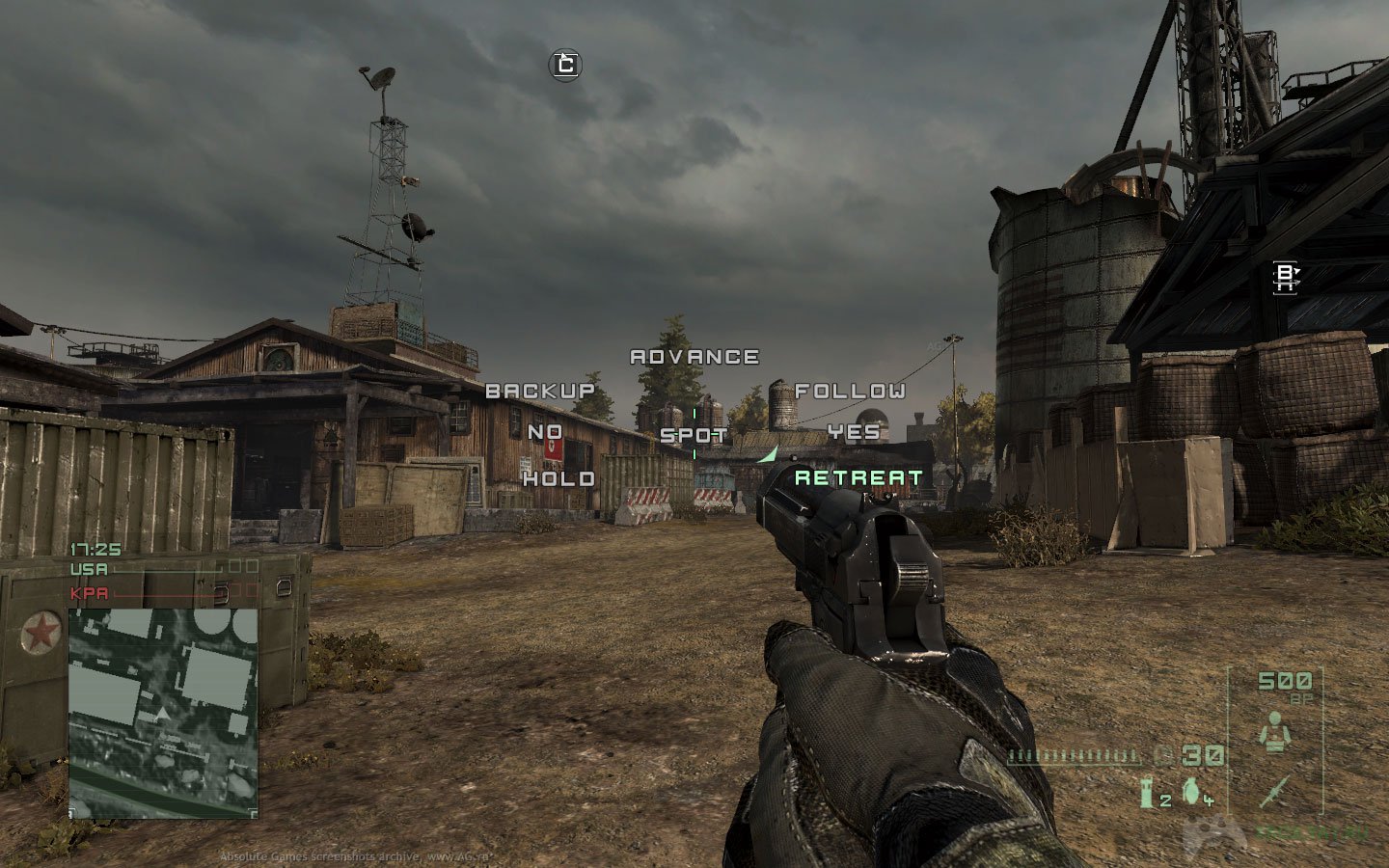The width and height of the screenshot is (1389, 868).
Task: Reply YES in the command wheel
Action: tap(854, 432)
